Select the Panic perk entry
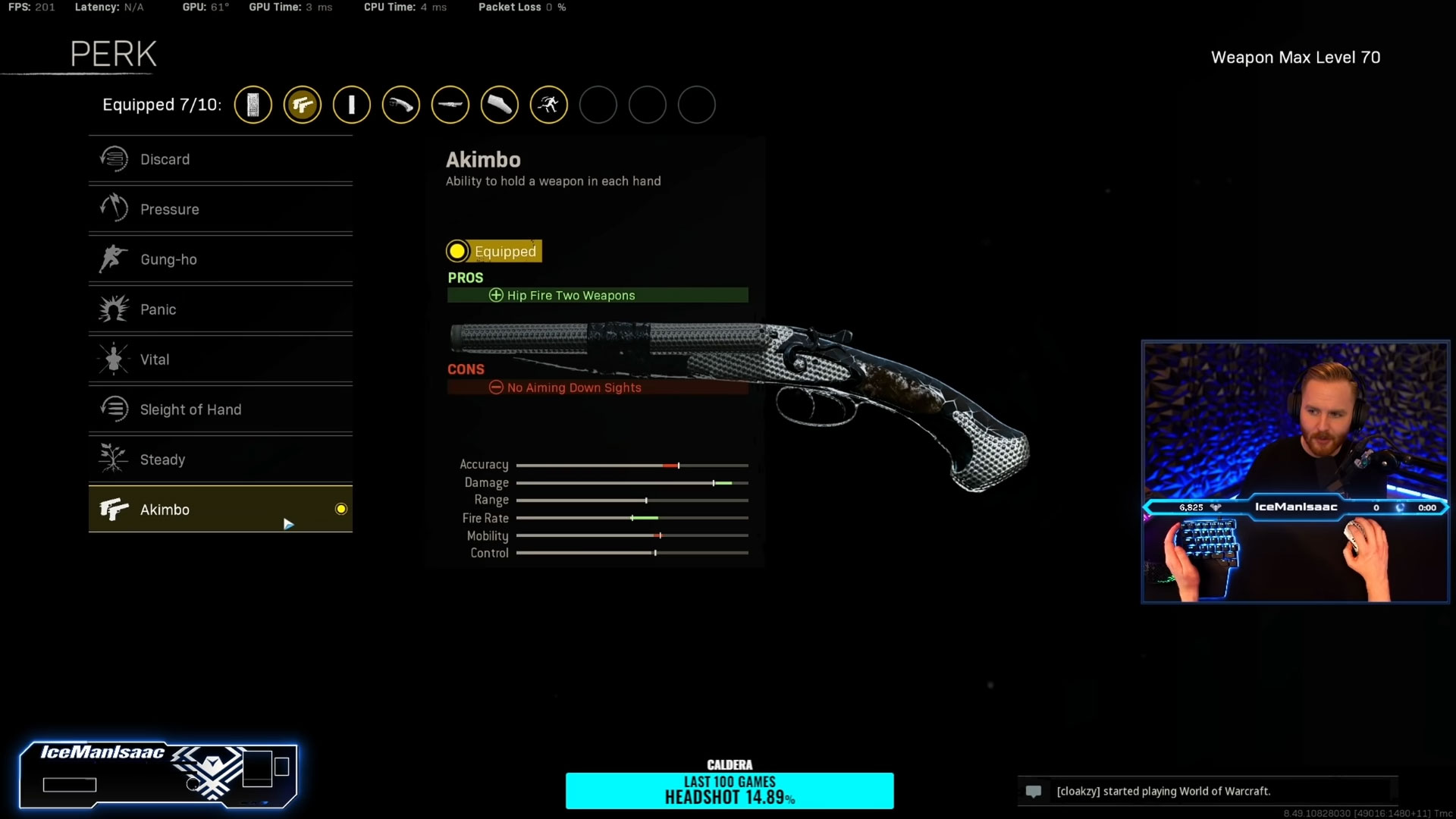The width and height of the screenshot is (1456, 819). (x=220, y=309)
